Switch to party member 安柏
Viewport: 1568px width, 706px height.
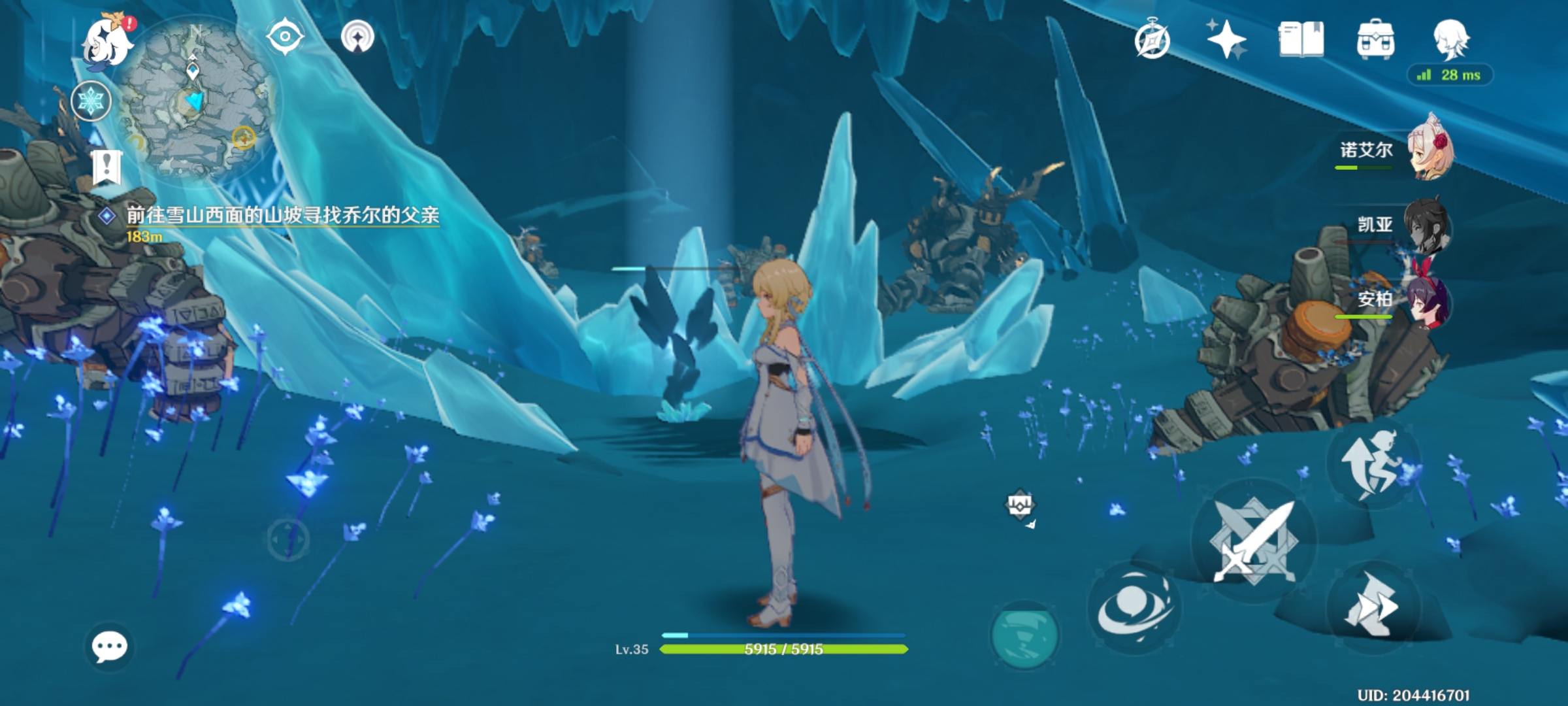point(1428,301)
